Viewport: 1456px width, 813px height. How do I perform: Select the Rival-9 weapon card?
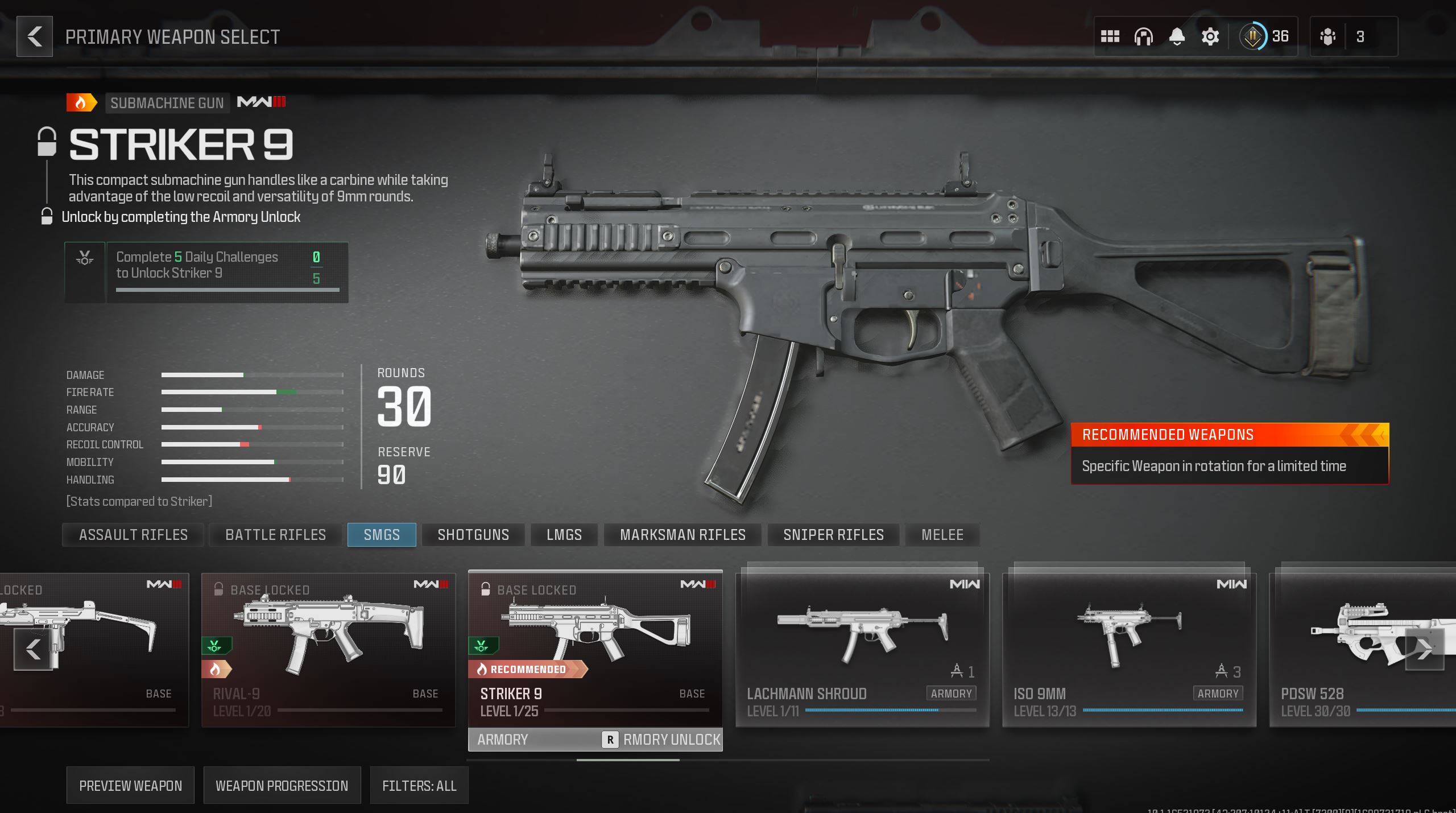328,650
